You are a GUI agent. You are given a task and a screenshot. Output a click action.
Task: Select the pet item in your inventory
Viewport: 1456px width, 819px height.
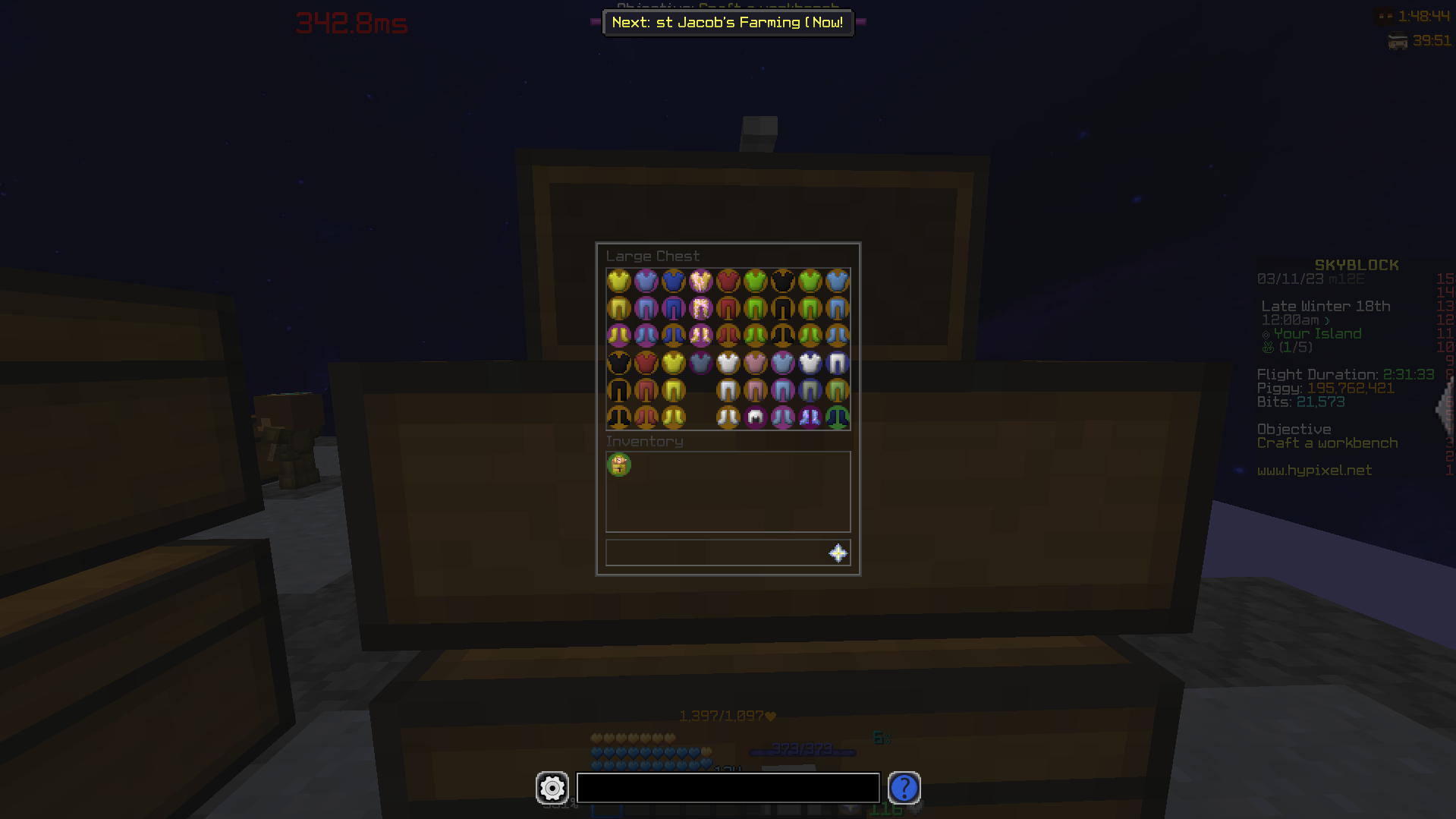[619, 465]
